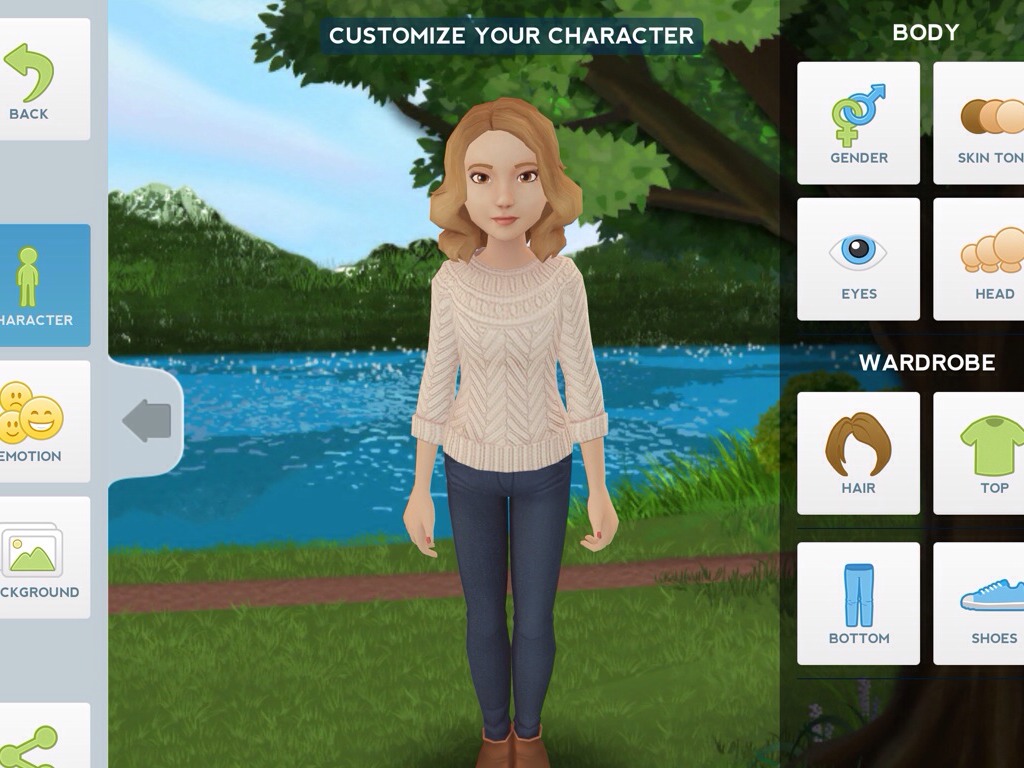The image size is (1024, 768).
Task: Collapse the side panel with the gray arrow
Action: [146, 421]
